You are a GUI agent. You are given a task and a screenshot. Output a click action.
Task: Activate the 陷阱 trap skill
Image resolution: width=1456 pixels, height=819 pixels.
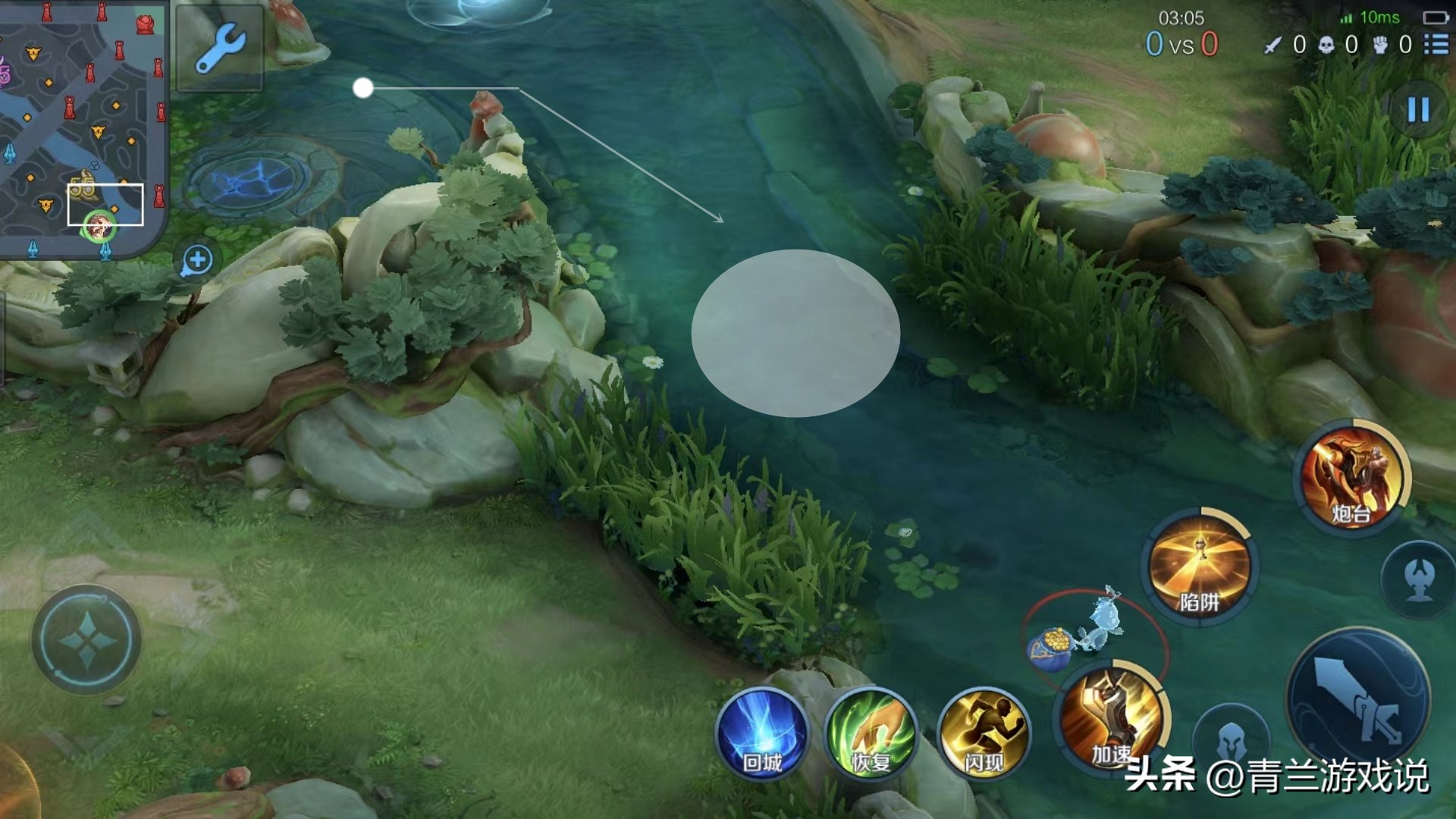click(1199, 566)
